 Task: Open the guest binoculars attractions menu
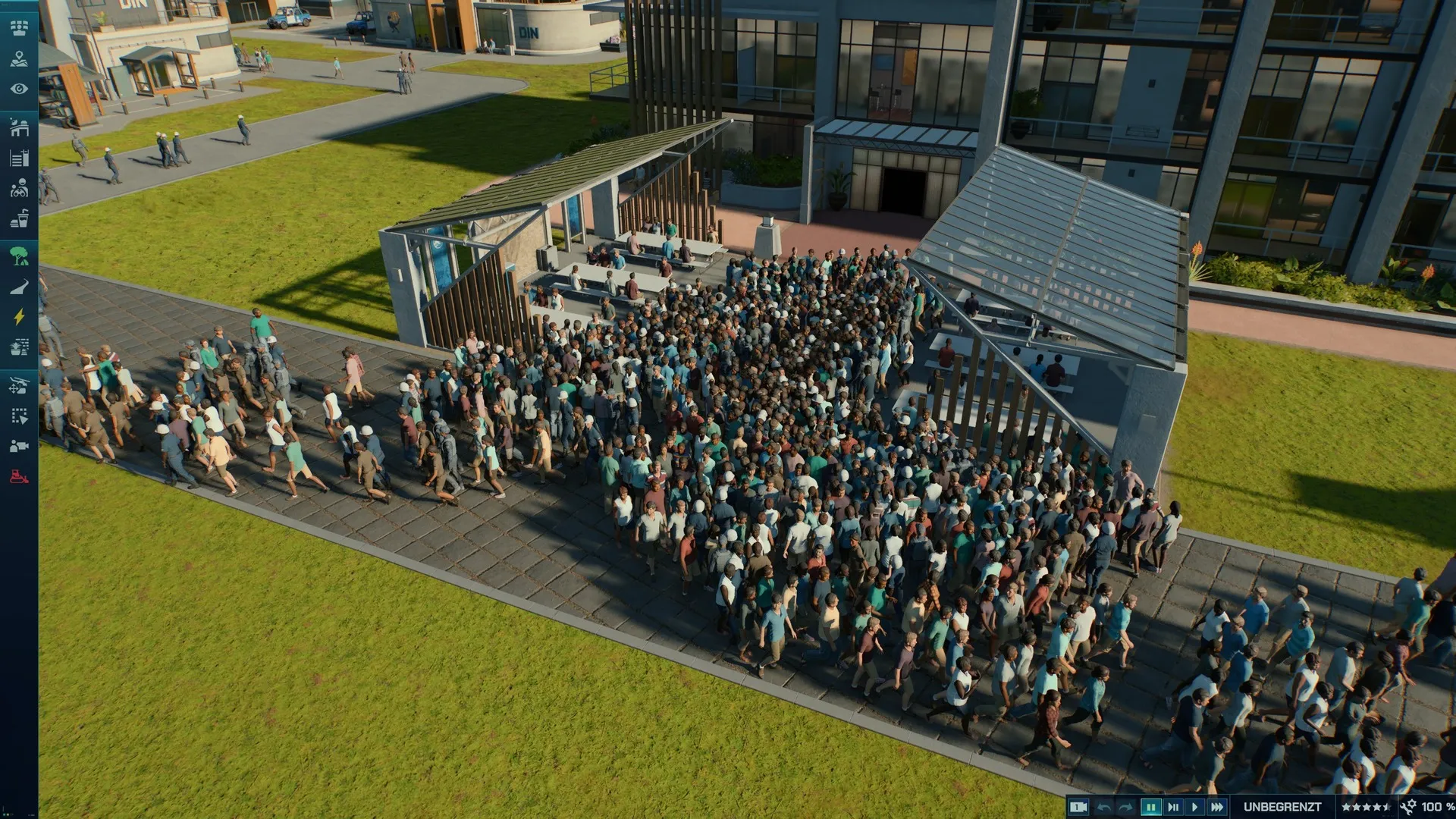pyautogui.click(x=19, y=188)
